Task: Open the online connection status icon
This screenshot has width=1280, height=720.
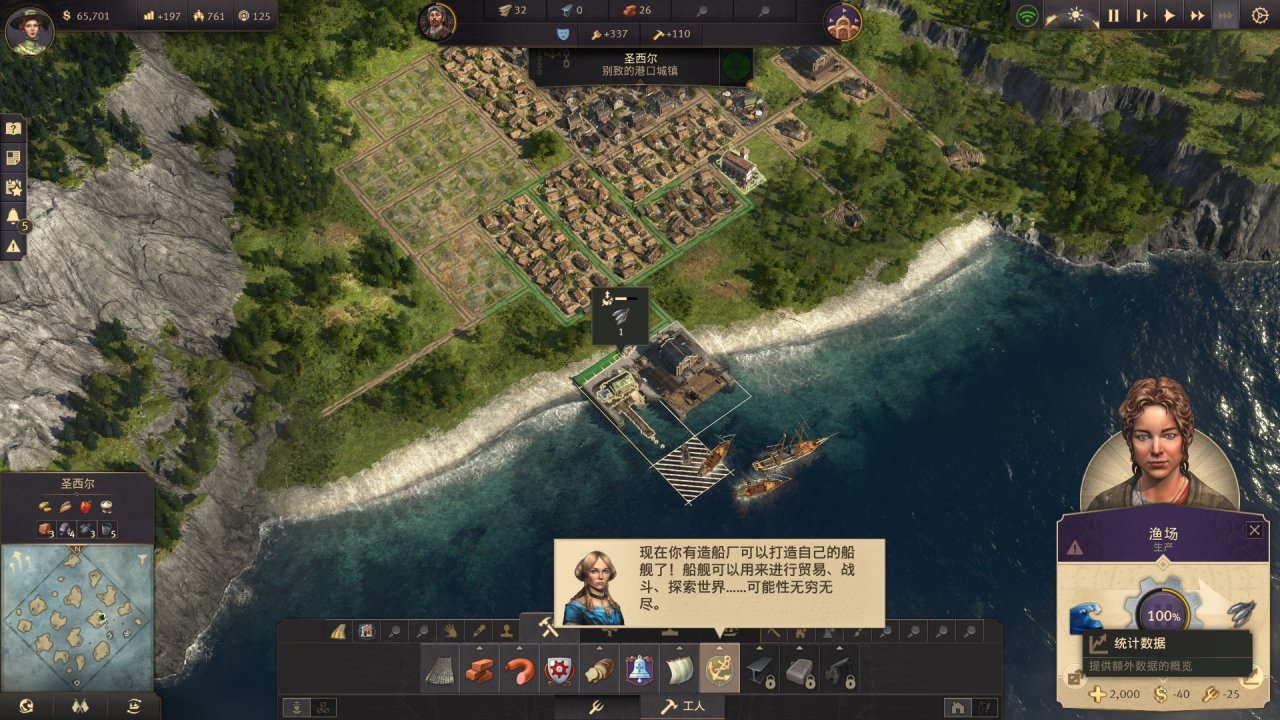Action: [1027, 16]
